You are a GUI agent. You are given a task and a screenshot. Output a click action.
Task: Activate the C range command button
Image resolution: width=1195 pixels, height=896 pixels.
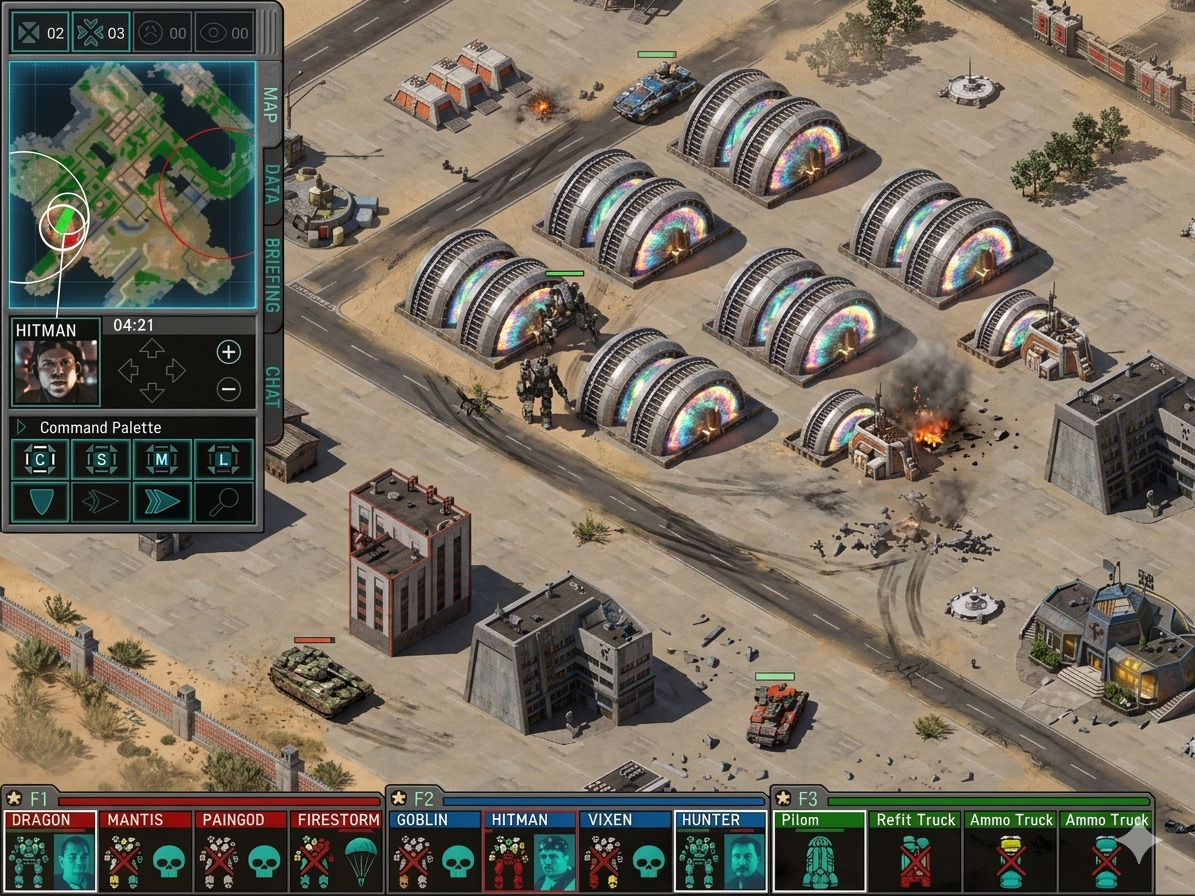41,460
